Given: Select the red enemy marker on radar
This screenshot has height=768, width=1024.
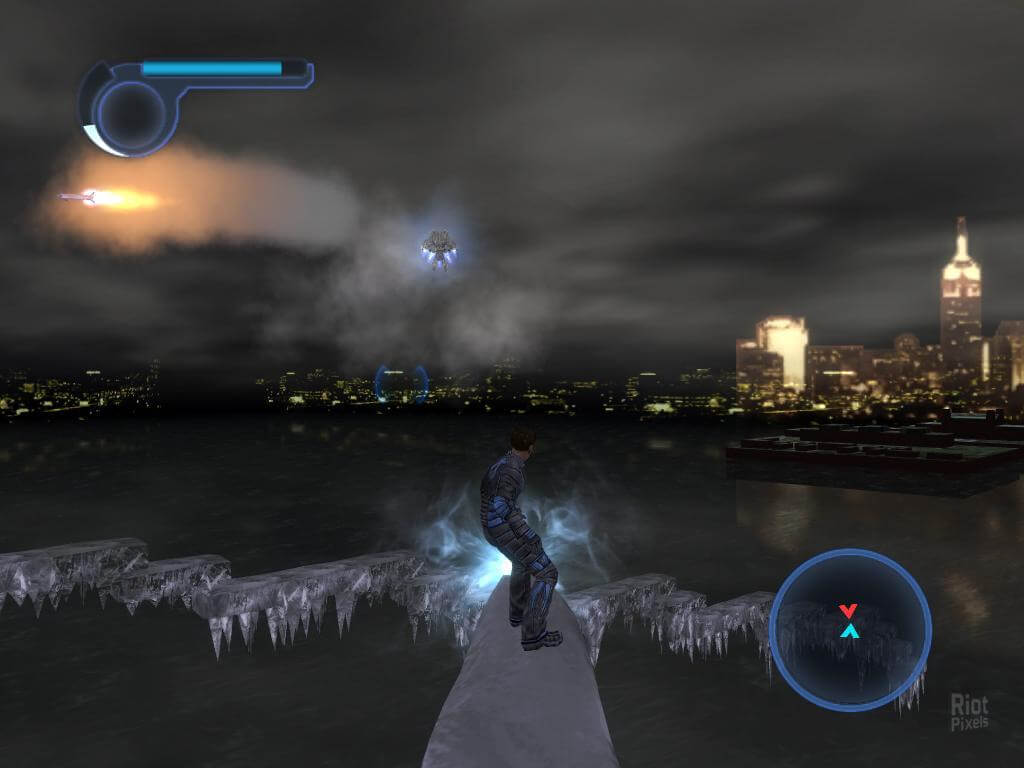Looking at the screenshot, I should click(848, 610).
